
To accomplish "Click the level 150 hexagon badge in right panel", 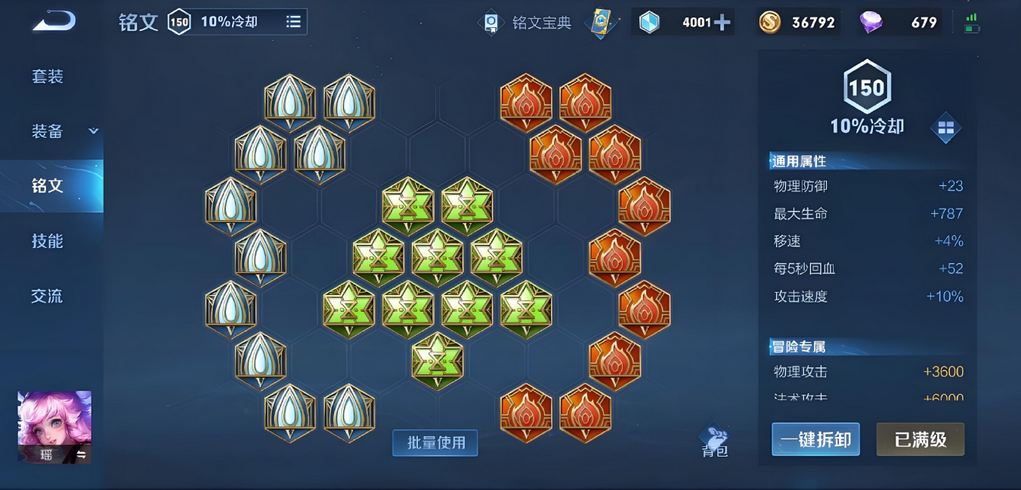I will click(x=866, y=88).
